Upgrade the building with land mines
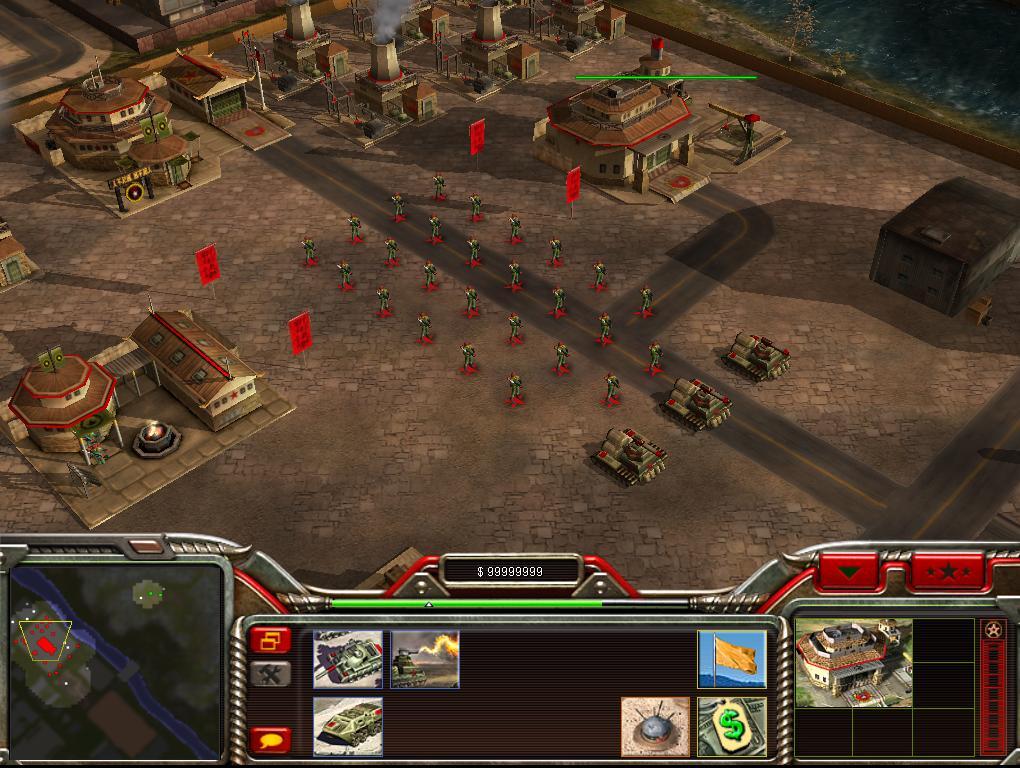This screenshot has height=768, width=1020. pyautogui.click(x=655, y=727)
